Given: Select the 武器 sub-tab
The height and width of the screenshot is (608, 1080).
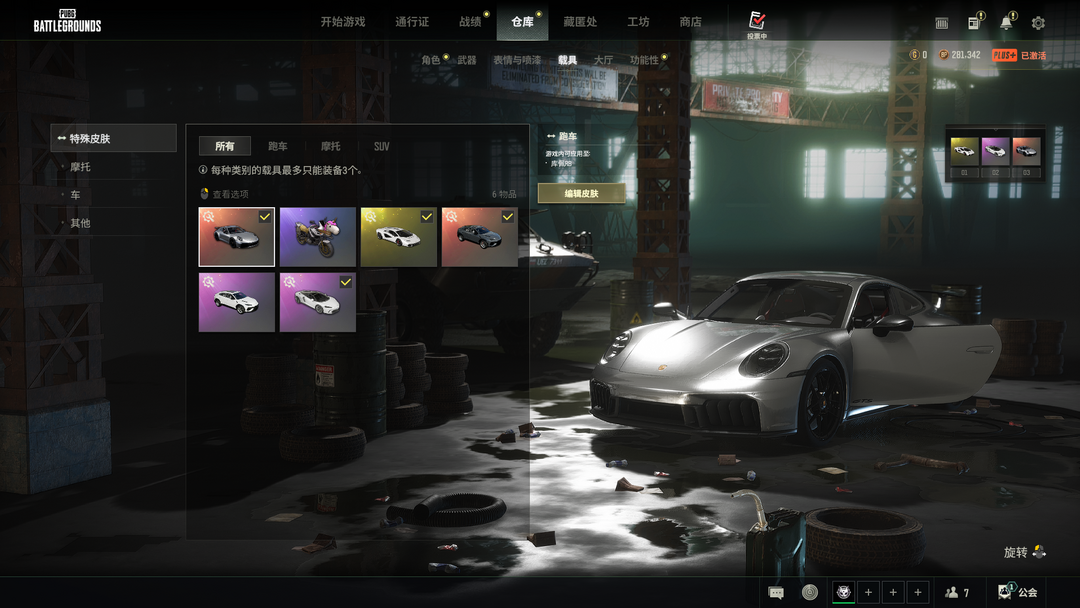Looking at the screenshot, I should point(467,61).
